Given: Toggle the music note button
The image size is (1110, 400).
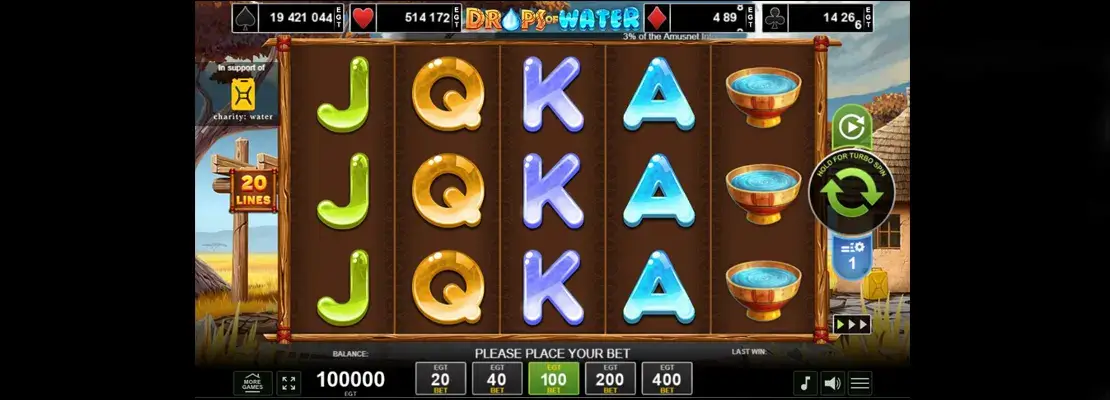Looking at the screenshot, I should click(804, 383).
